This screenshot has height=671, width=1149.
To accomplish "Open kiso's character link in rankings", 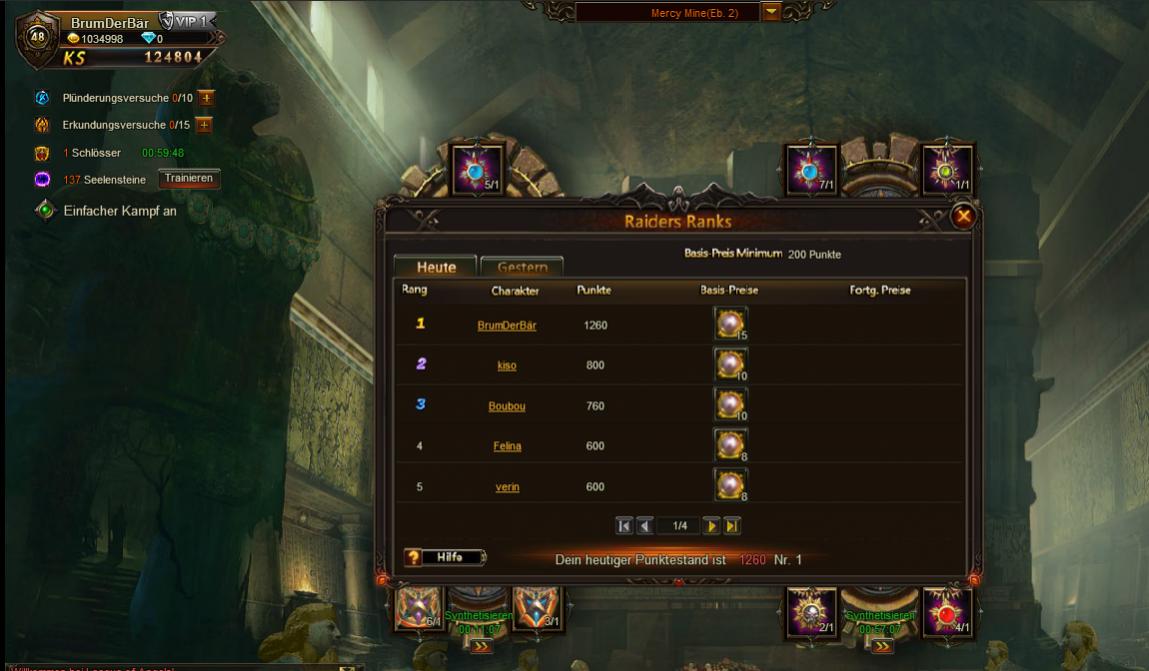I will tap(507, 366).
